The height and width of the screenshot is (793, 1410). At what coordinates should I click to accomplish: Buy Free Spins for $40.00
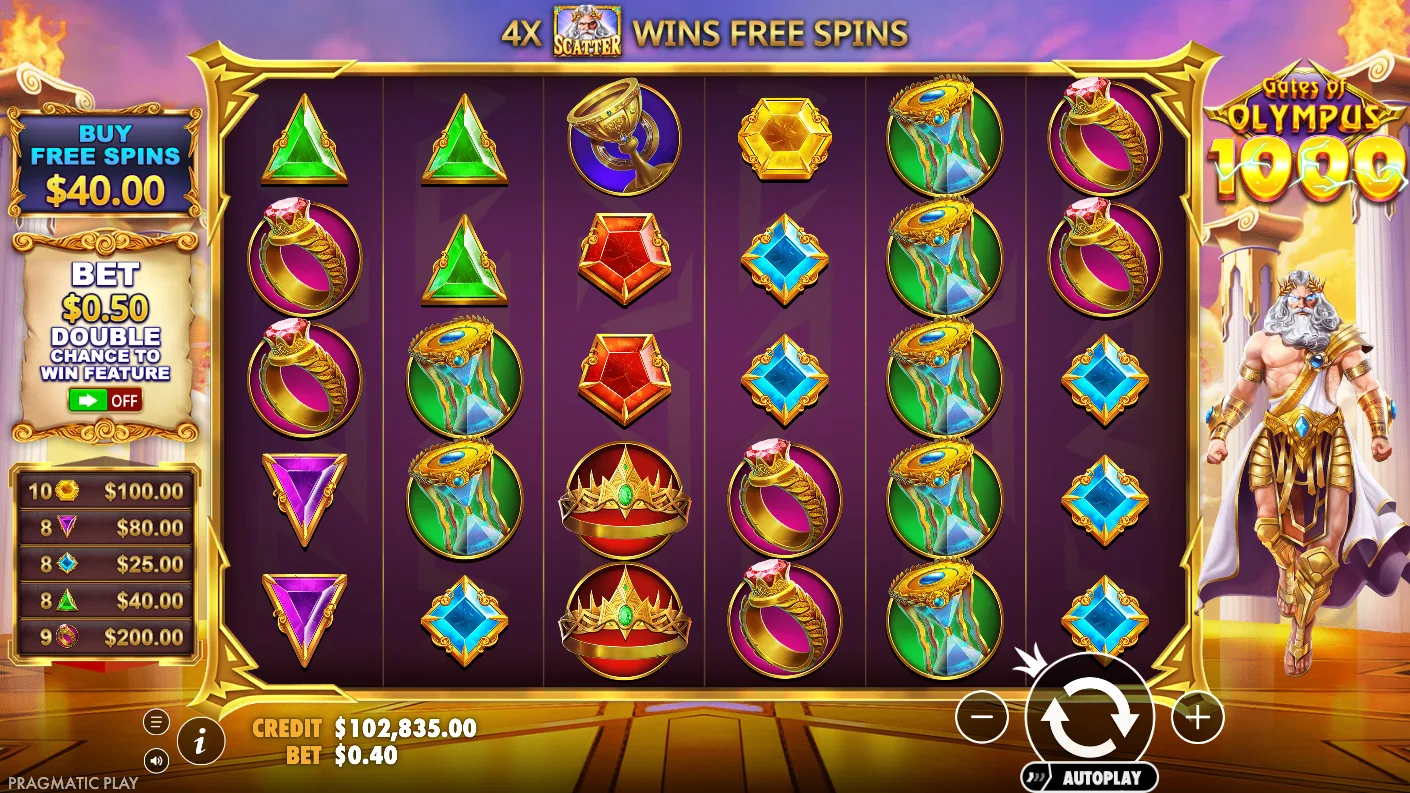(104, 164)
